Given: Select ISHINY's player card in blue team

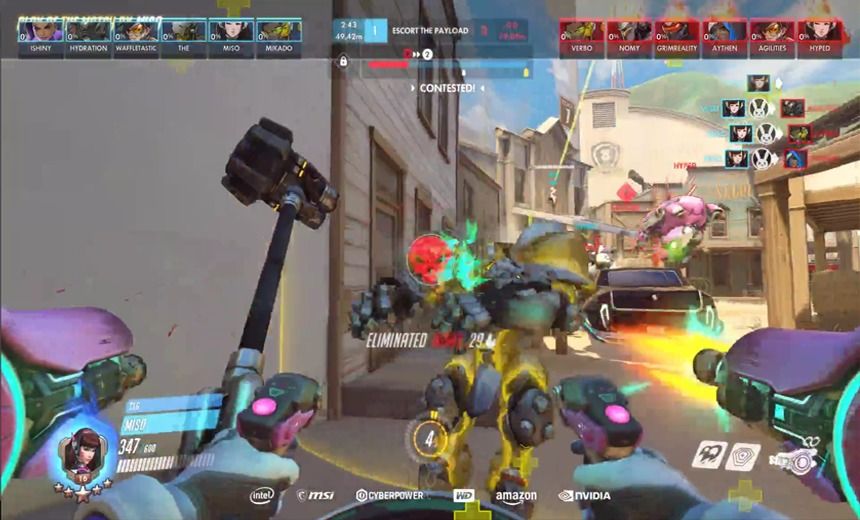Looking at the screenshot, I should coord(41,36).
